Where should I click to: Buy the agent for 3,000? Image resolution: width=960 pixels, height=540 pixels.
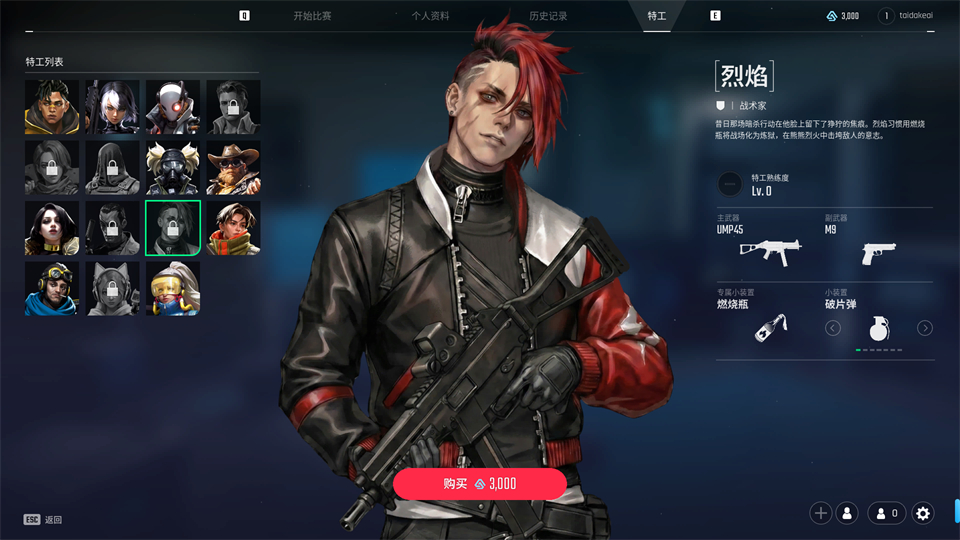click(480, 483)
